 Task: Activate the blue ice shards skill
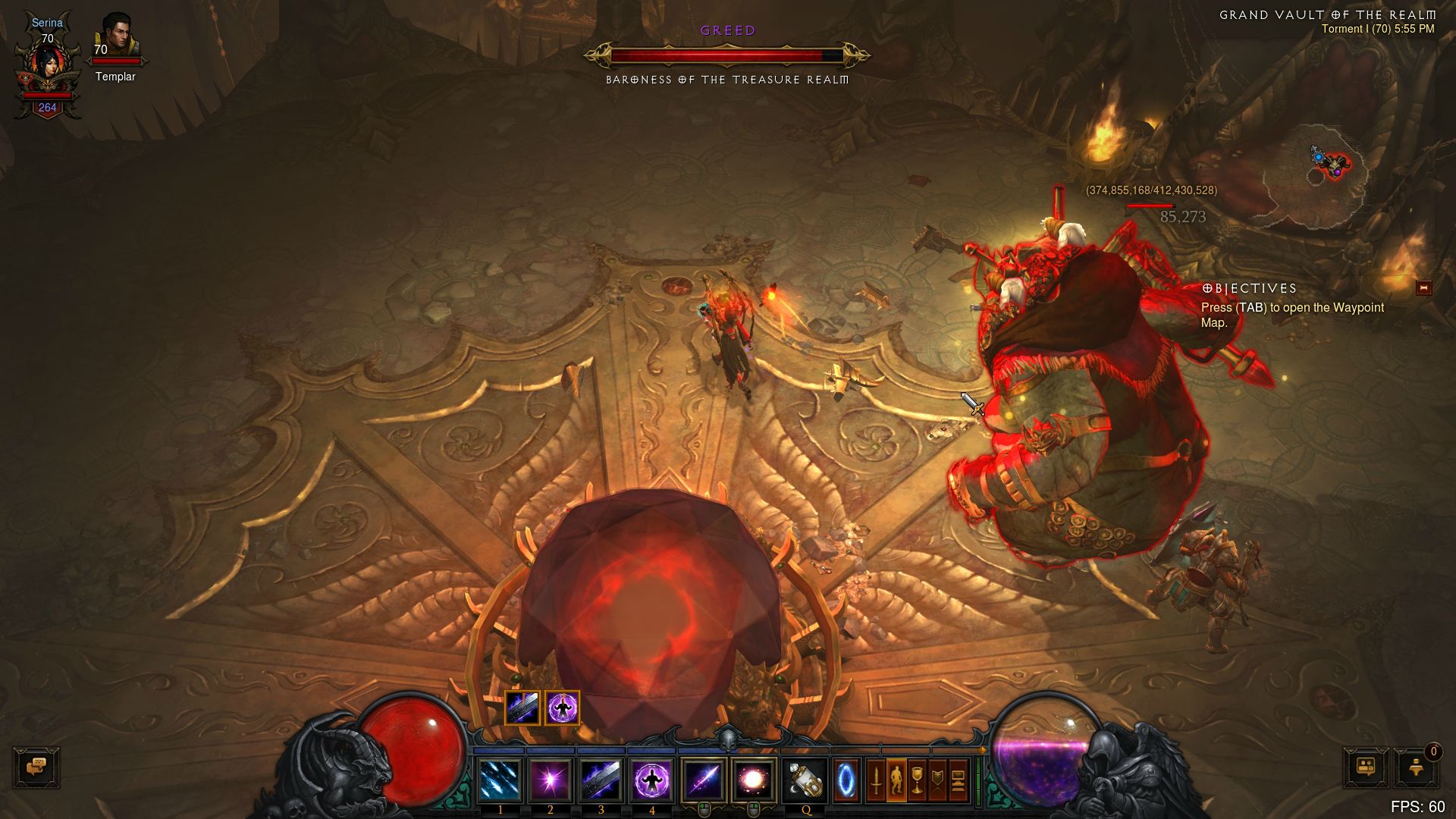(500, 780)
